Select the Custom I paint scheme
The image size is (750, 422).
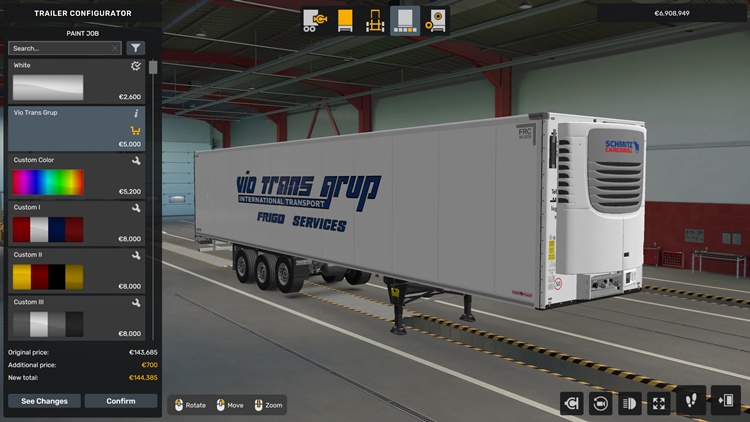click(x=77, y=224)
